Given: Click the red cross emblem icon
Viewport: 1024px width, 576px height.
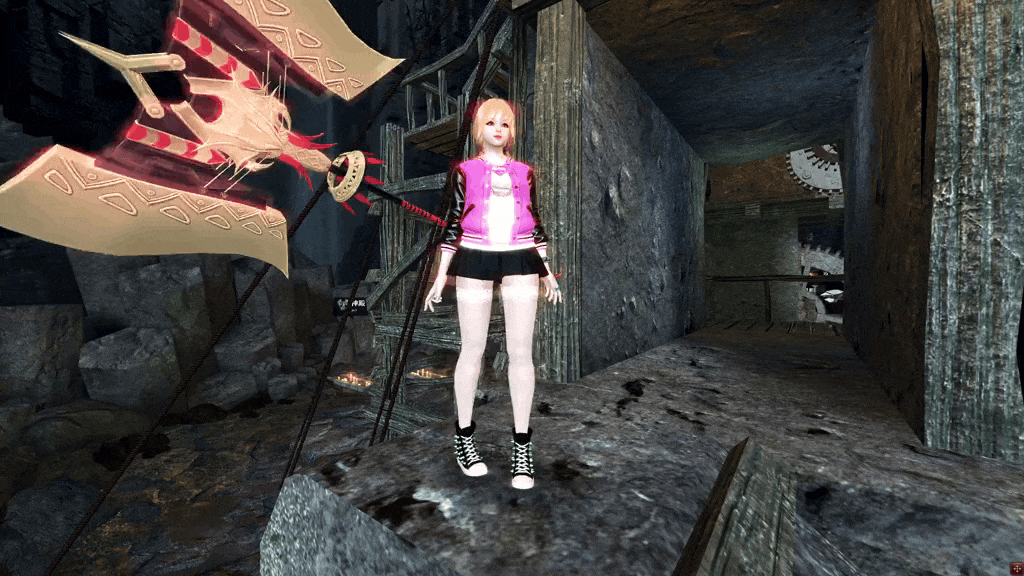Looking at the screenshot, I should tap(1010, 563).
